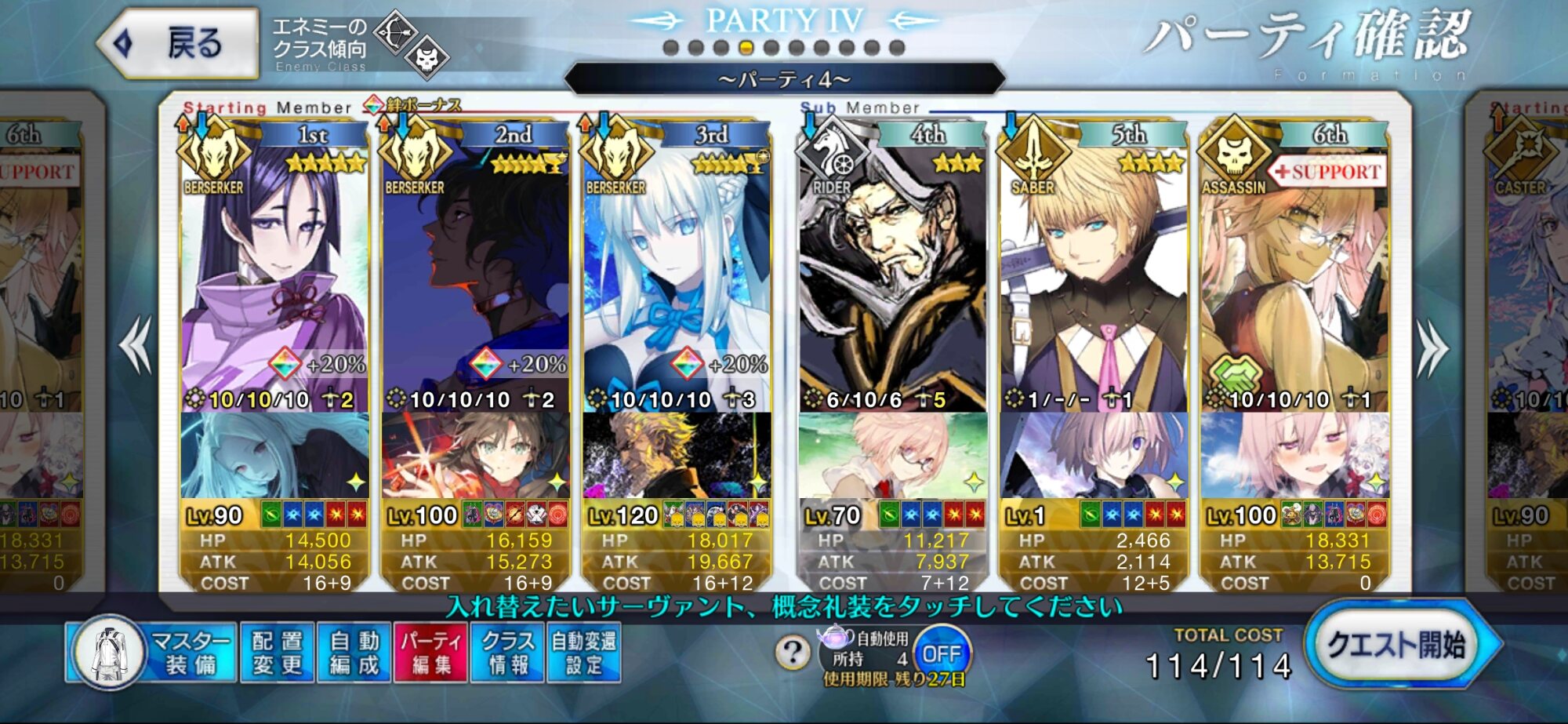This screenshot has height=724, width=1568.
Task: Show クラス情報 class info
Action: 507,653
